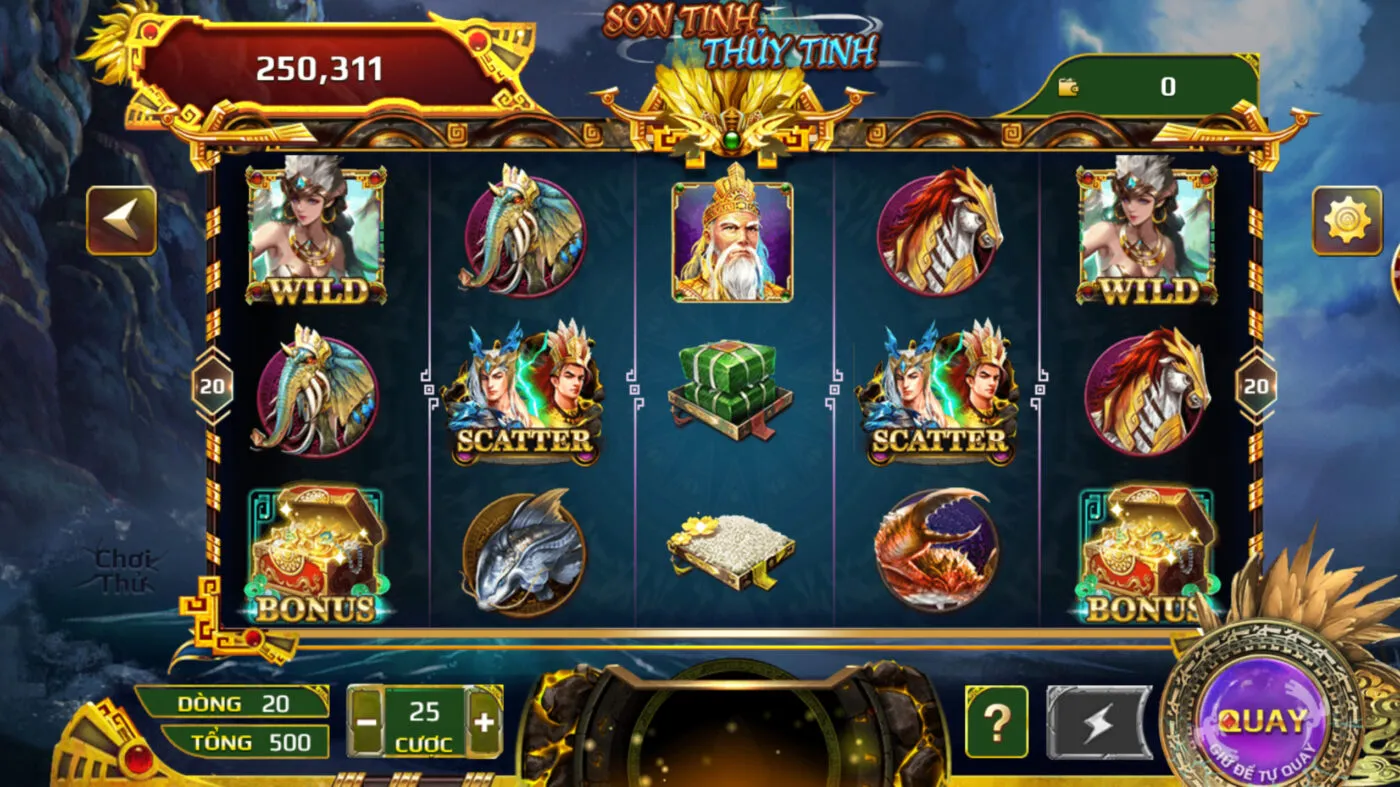Open the question mark help screen
Screen dimensions: 1400x787
(x=996, y=722)
